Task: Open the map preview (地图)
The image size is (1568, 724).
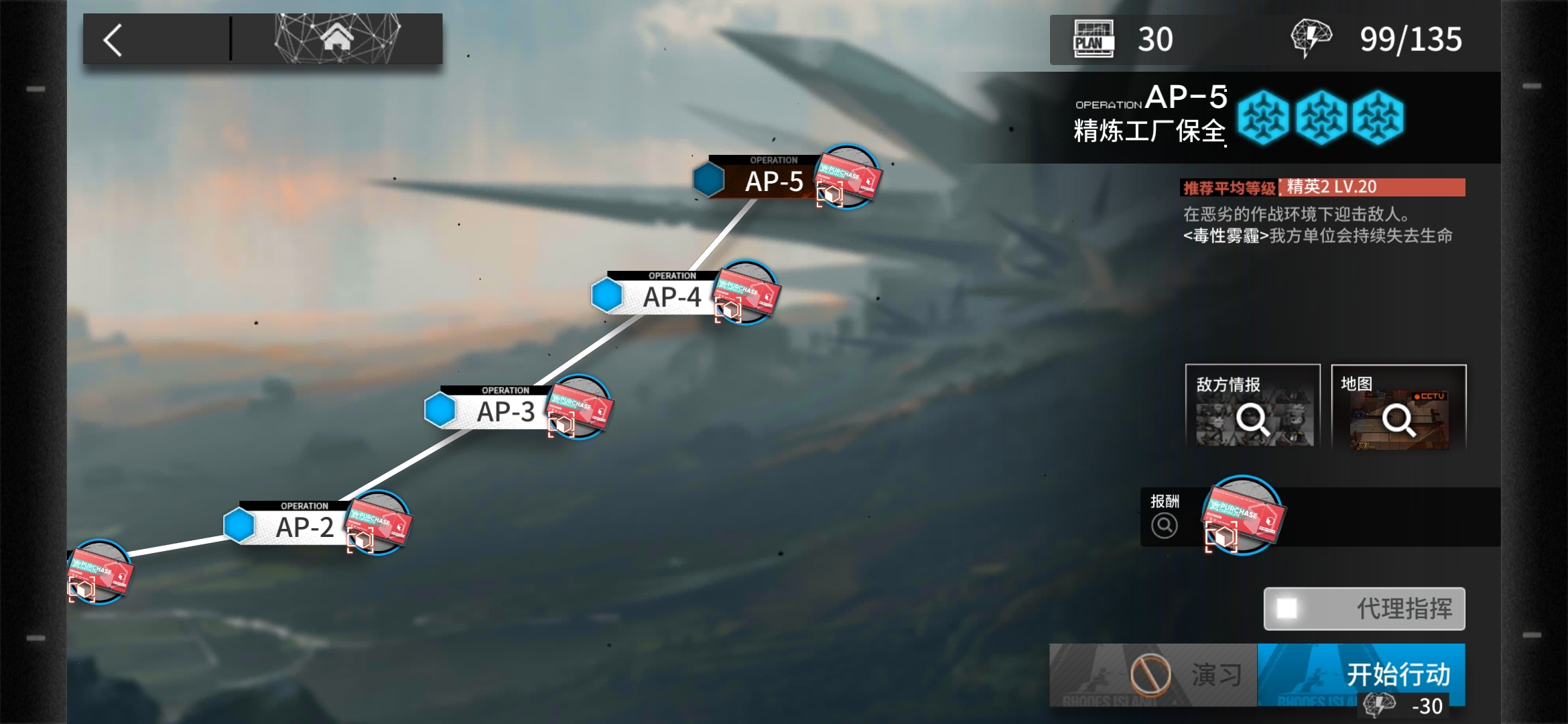Action: [x=1398, y=407]
